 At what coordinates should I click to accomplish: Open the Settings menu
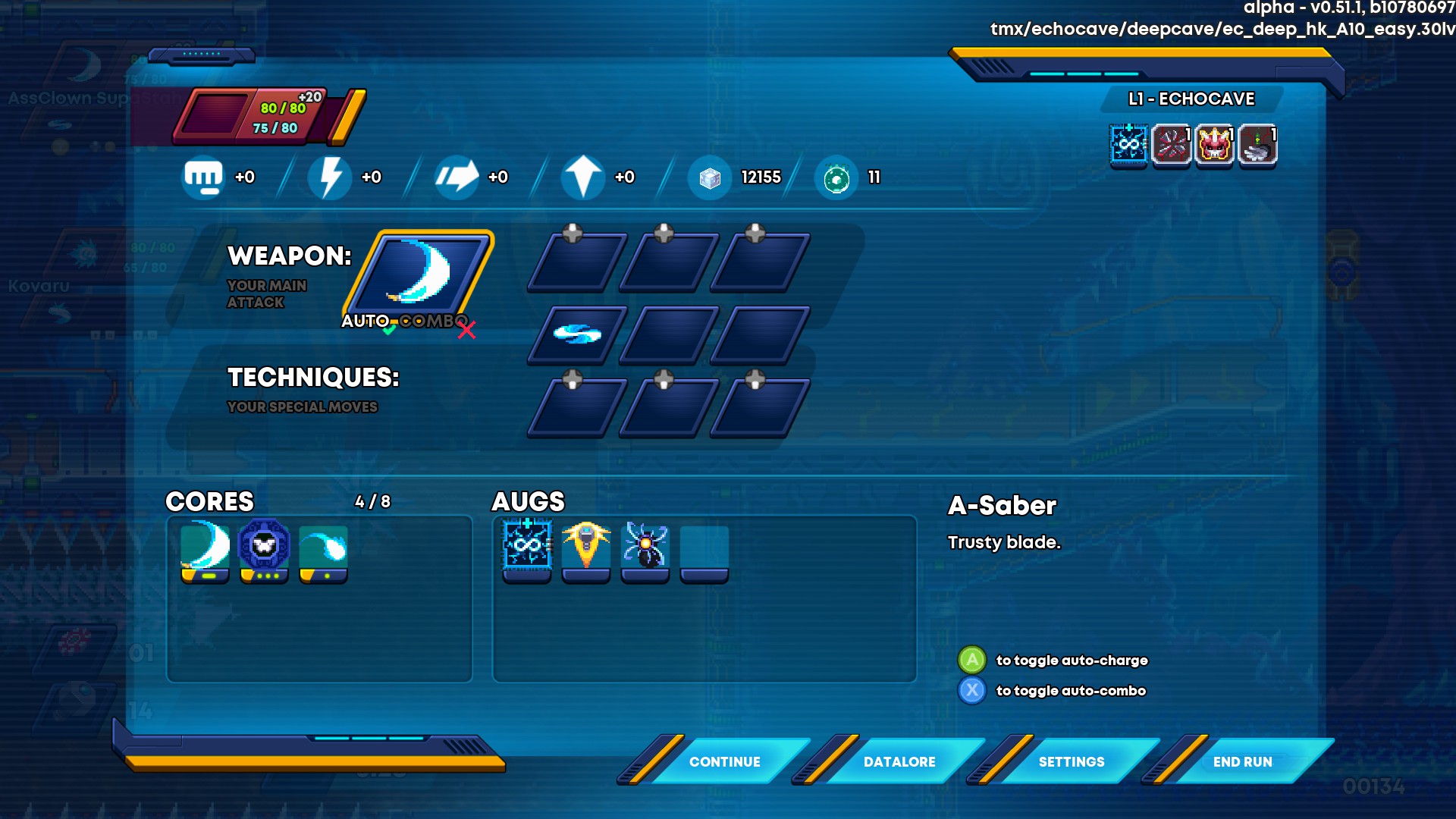(1071, 761)
